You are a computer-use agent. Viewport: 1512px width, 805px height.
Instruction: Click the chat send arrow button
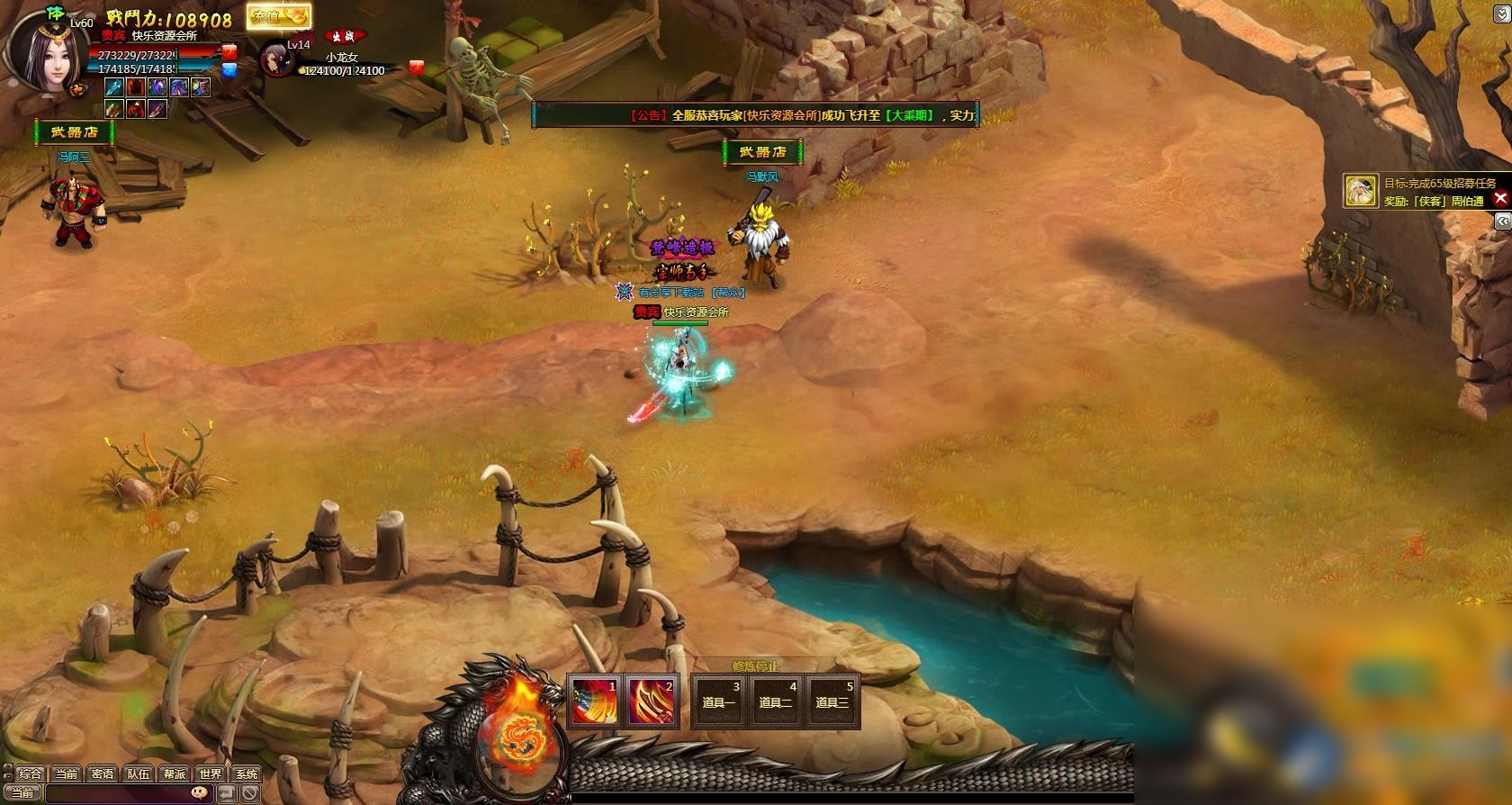click(x=227, y=793)
